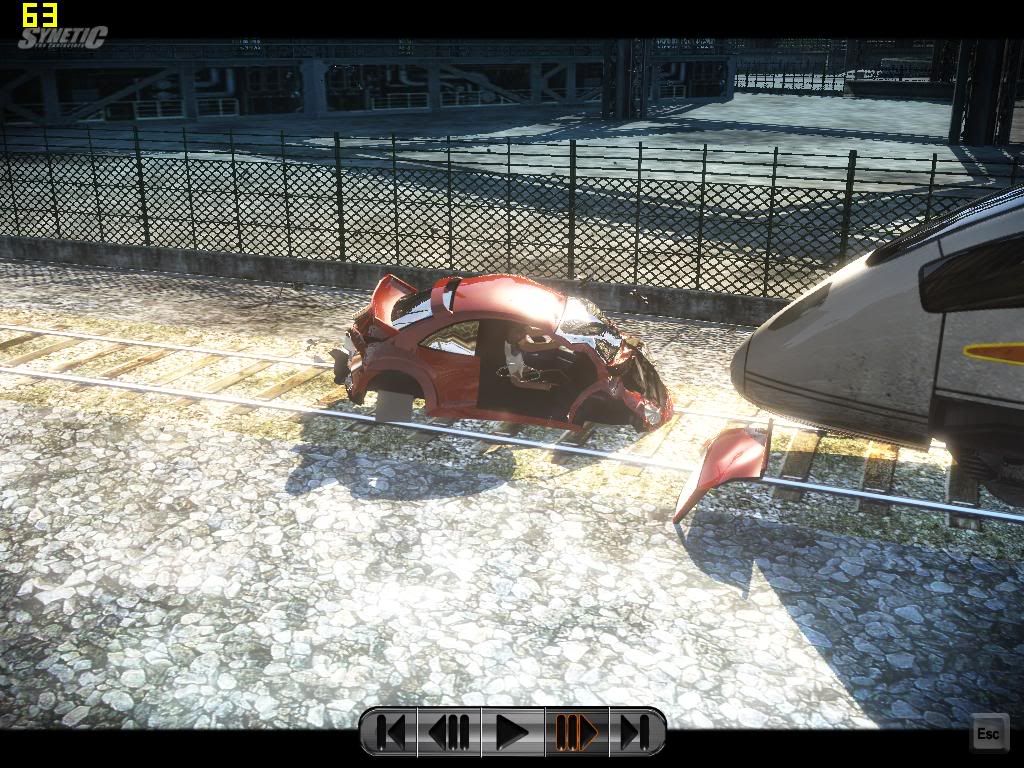Skip to the end of the replay
This screenshot has width=1024, height=768.
click(x=635, y=732)
